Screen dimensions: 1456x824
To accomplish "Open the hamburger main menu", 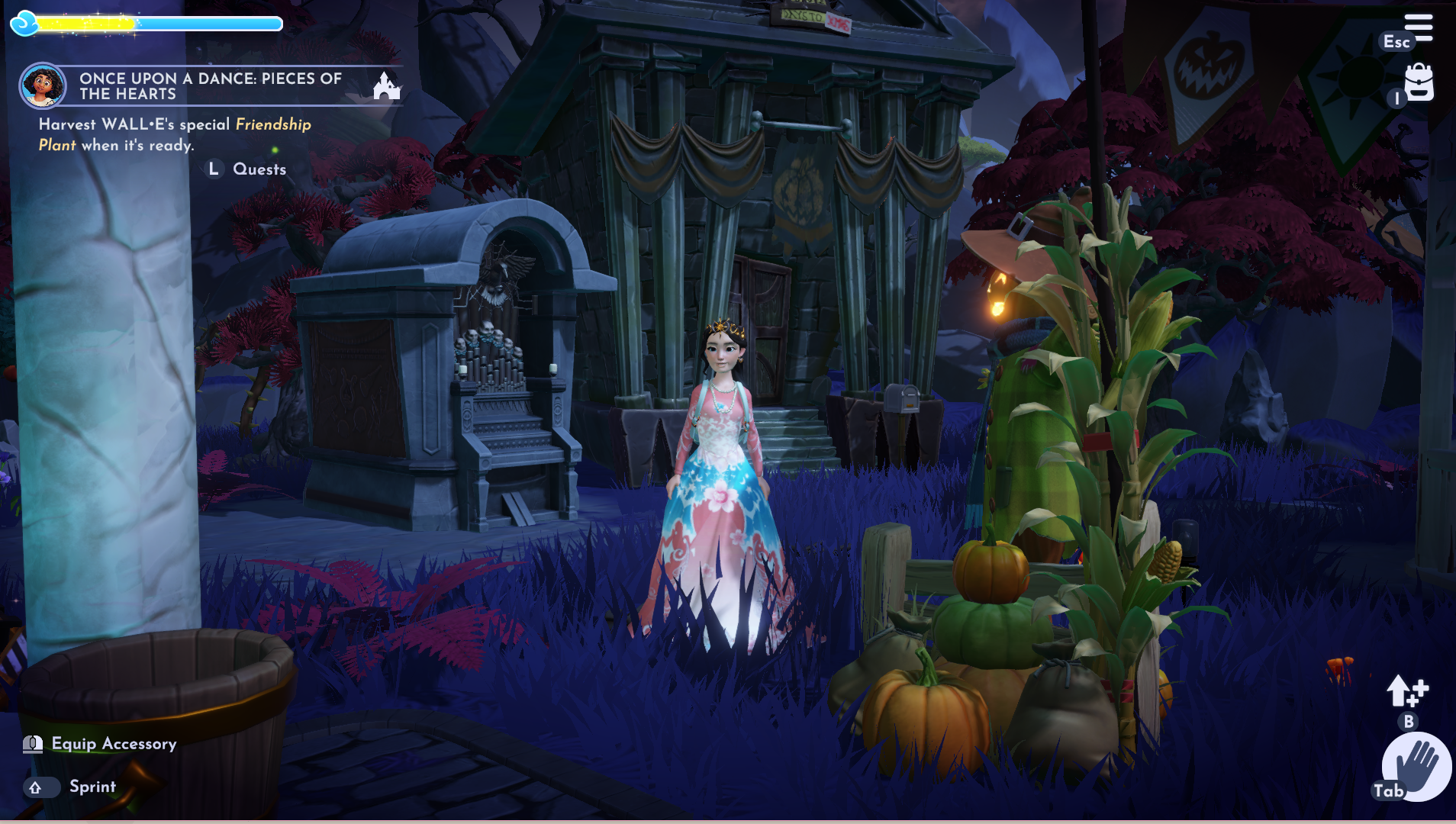I will 1419,27.
